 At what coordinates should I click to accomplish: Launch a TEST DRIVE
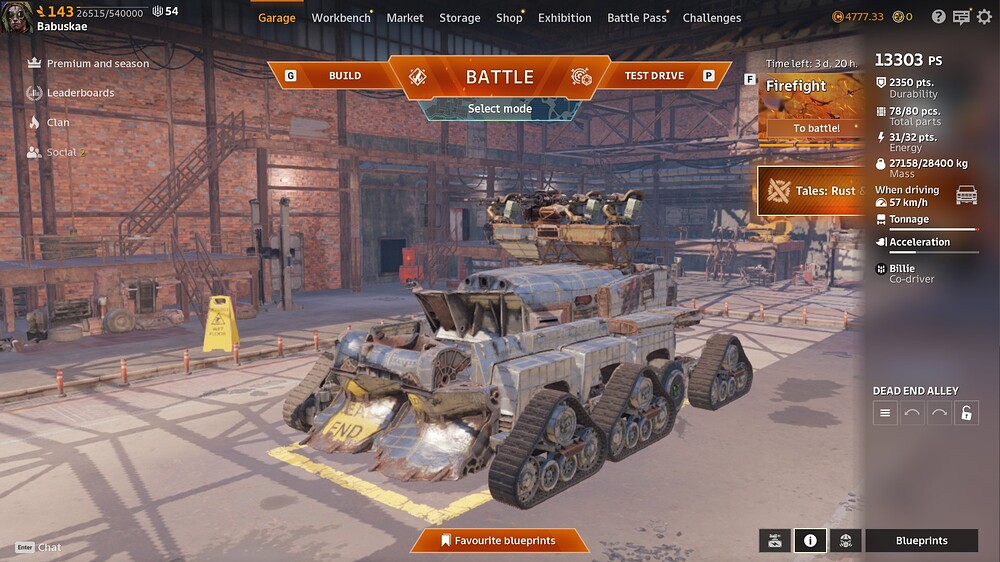coord(654,76)
